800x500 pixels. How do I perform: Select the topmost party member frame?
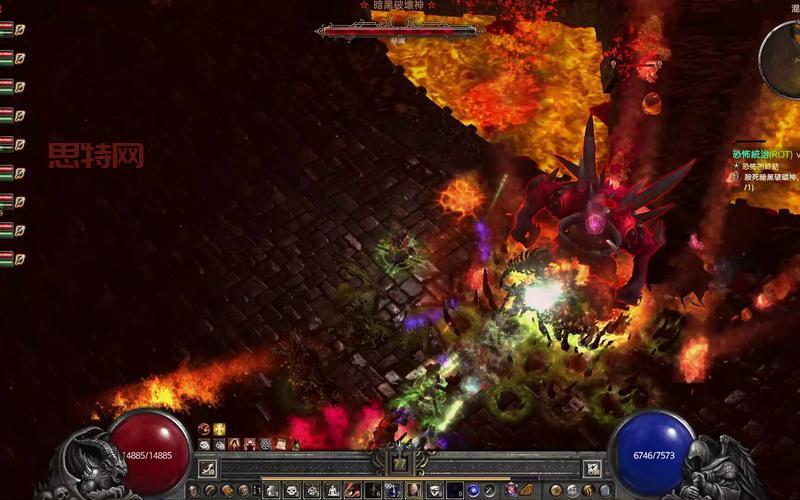click(x=8, y=29)
